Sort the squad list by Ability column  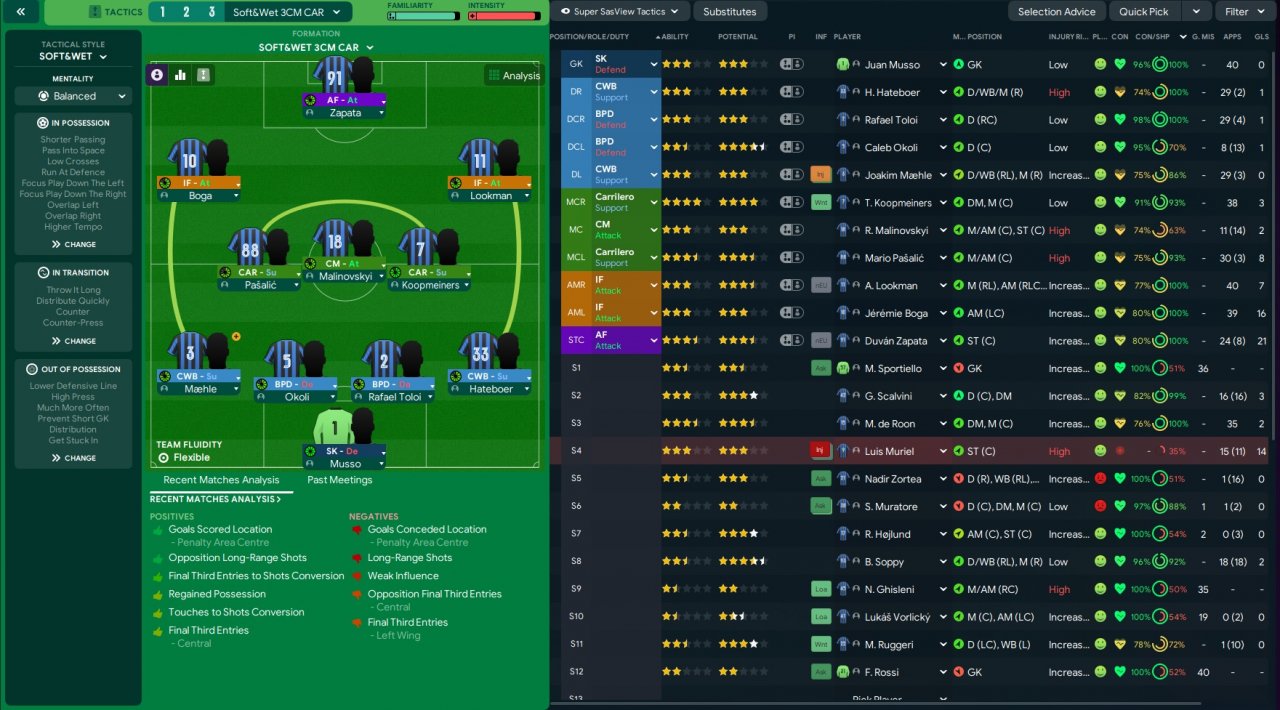[x=675, y=37]
